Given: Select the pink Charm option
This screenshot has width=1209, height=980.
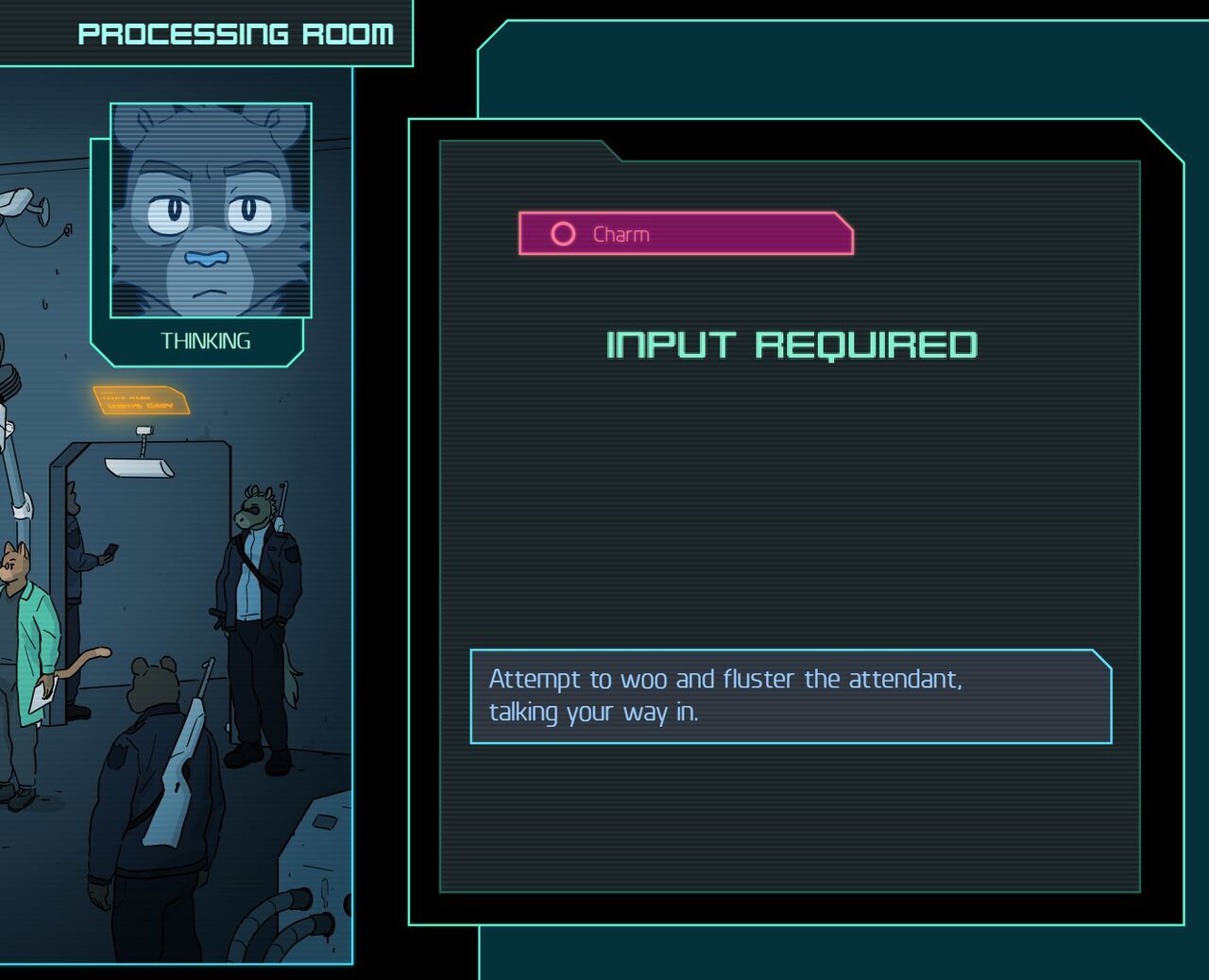Looking at the screenshot, I should pyautogui.click(x=685, y=234).
